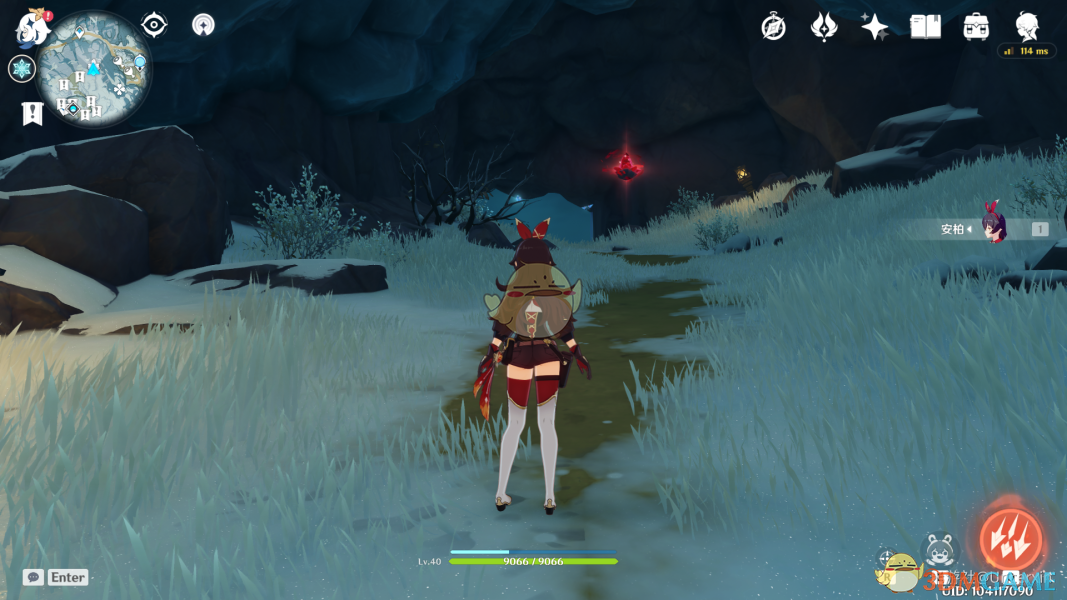Unleash the fiery arrows elemental burst
The width and height of the screenshot is (1067, 600).
(1010, 539)
